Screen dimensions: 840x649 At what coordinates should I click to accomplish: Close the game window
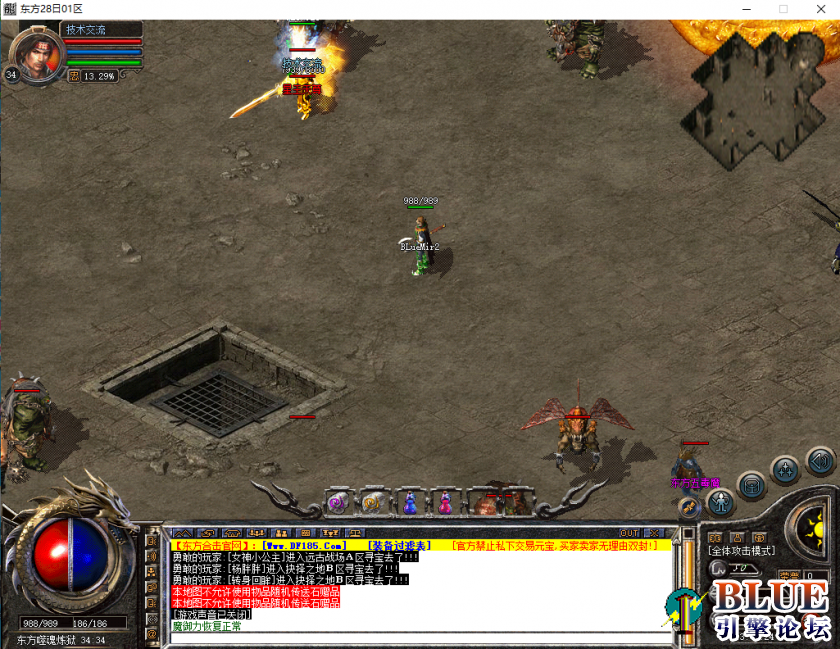point(820,9)
